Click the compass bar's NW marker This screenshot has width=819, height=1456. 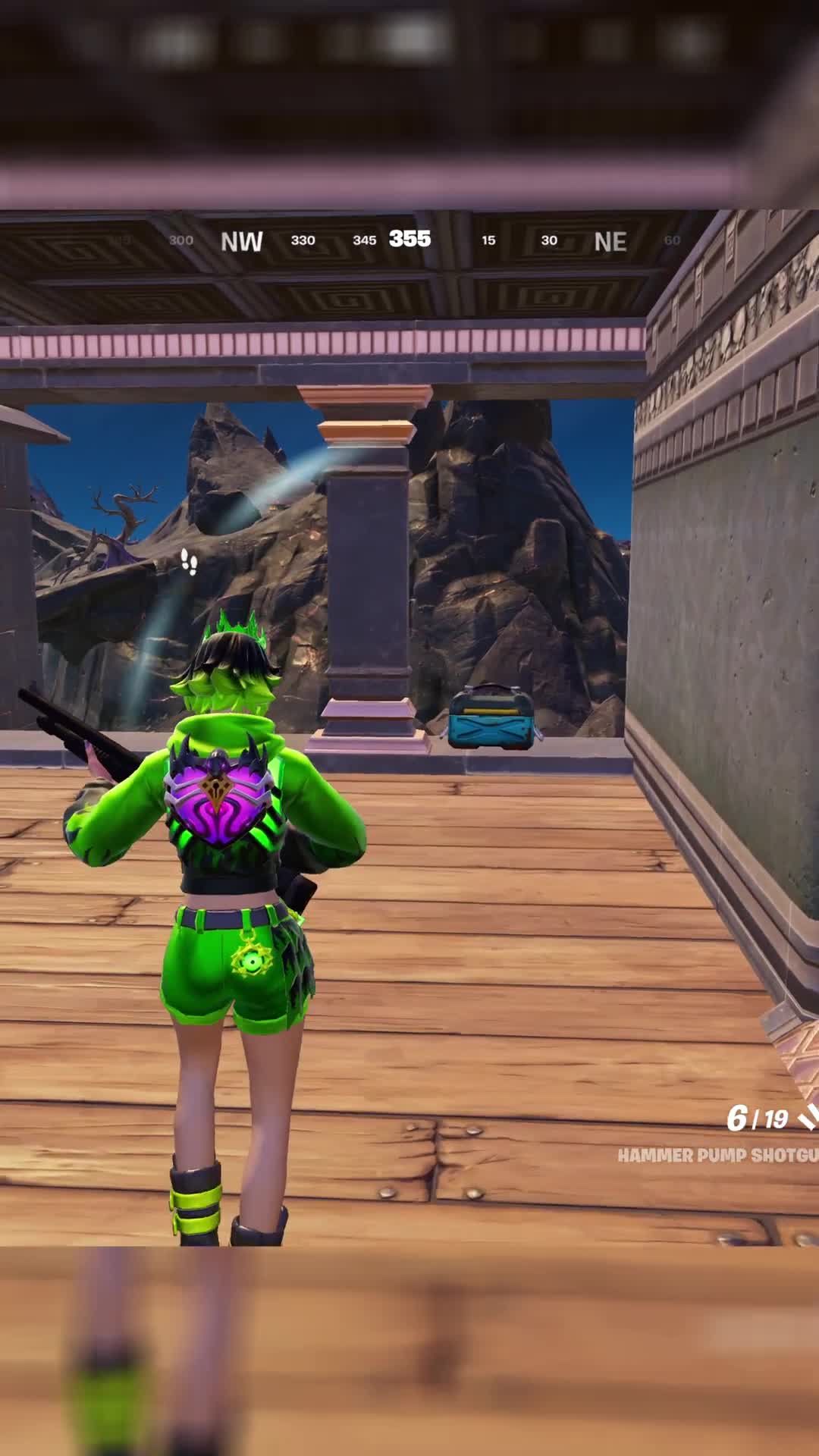click(x=241, y=241)
